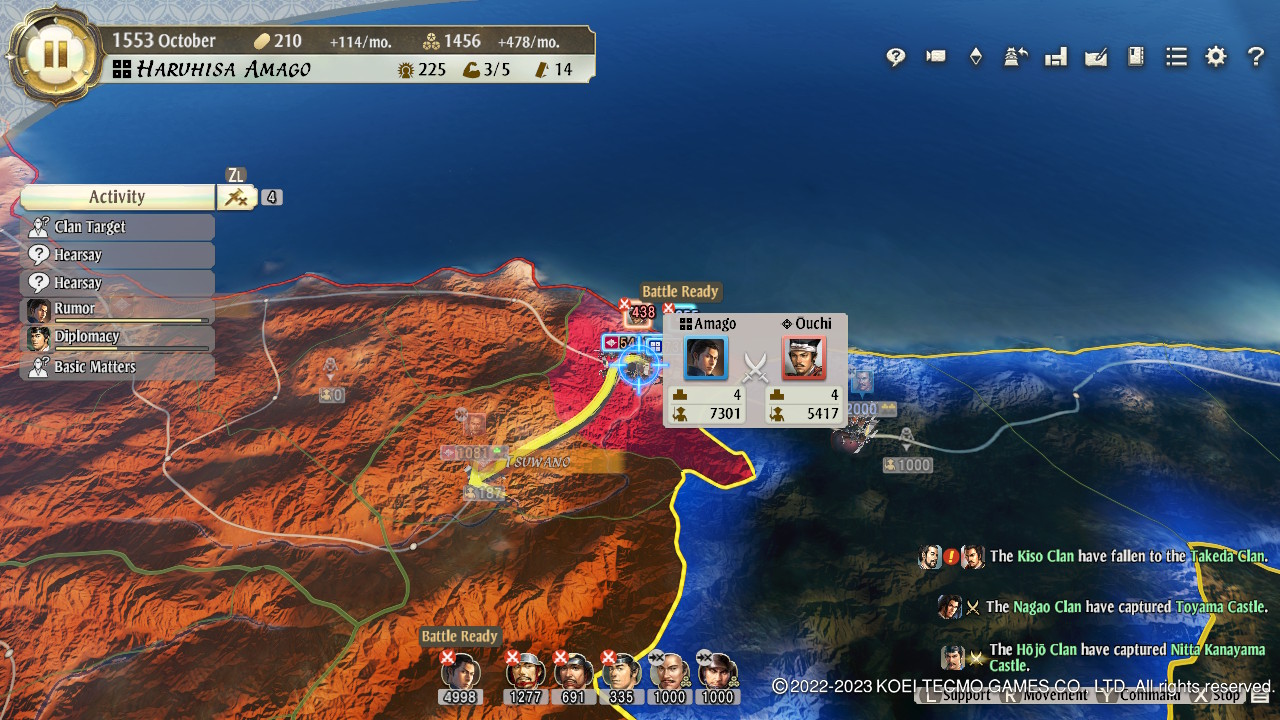1280x720 pixels.
Task: Open the notebook journal icon
Action: (1136, 57)
